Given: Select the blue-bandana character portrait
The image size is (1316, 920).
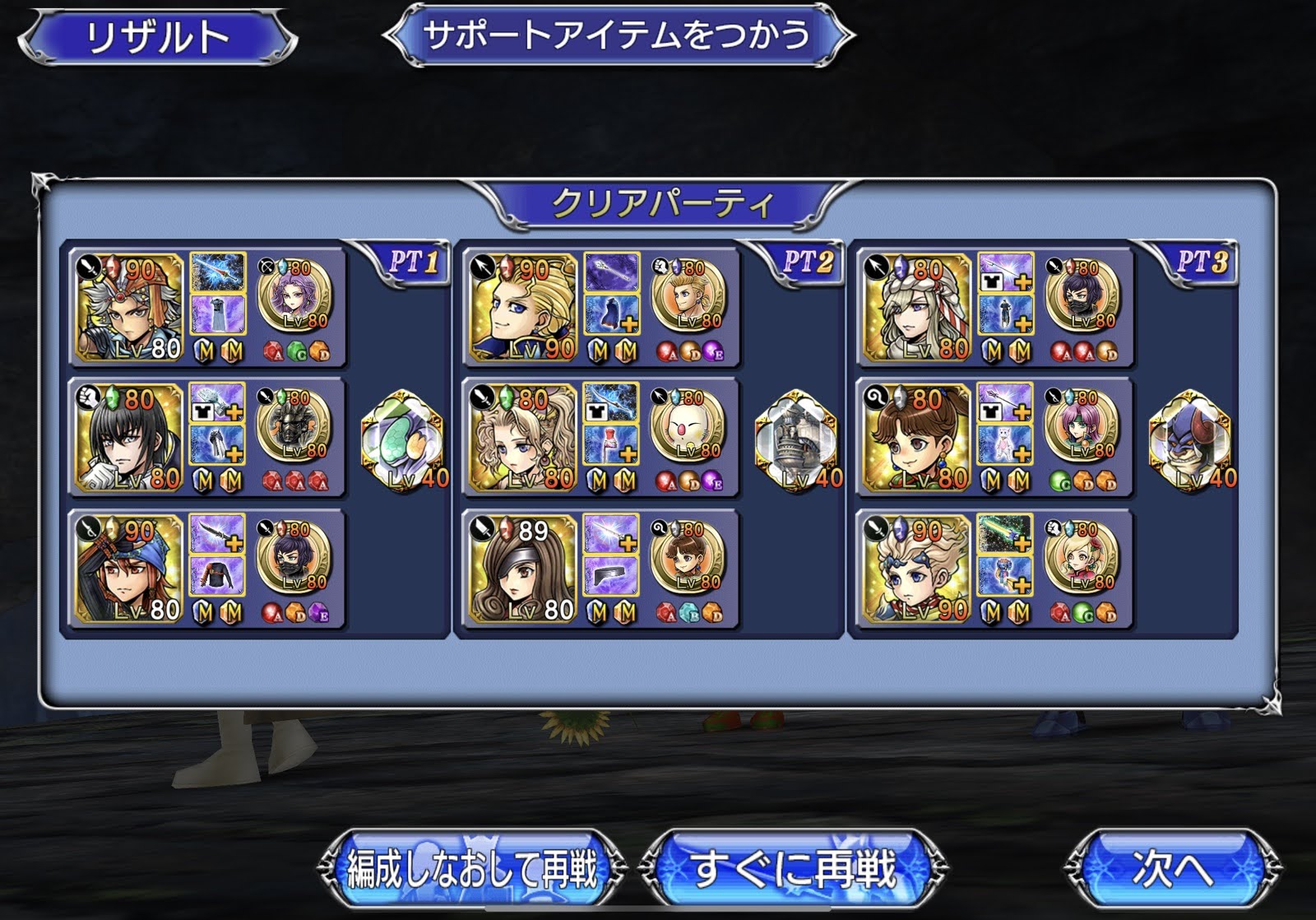Looking at the screenshot, I should [129, 569].
